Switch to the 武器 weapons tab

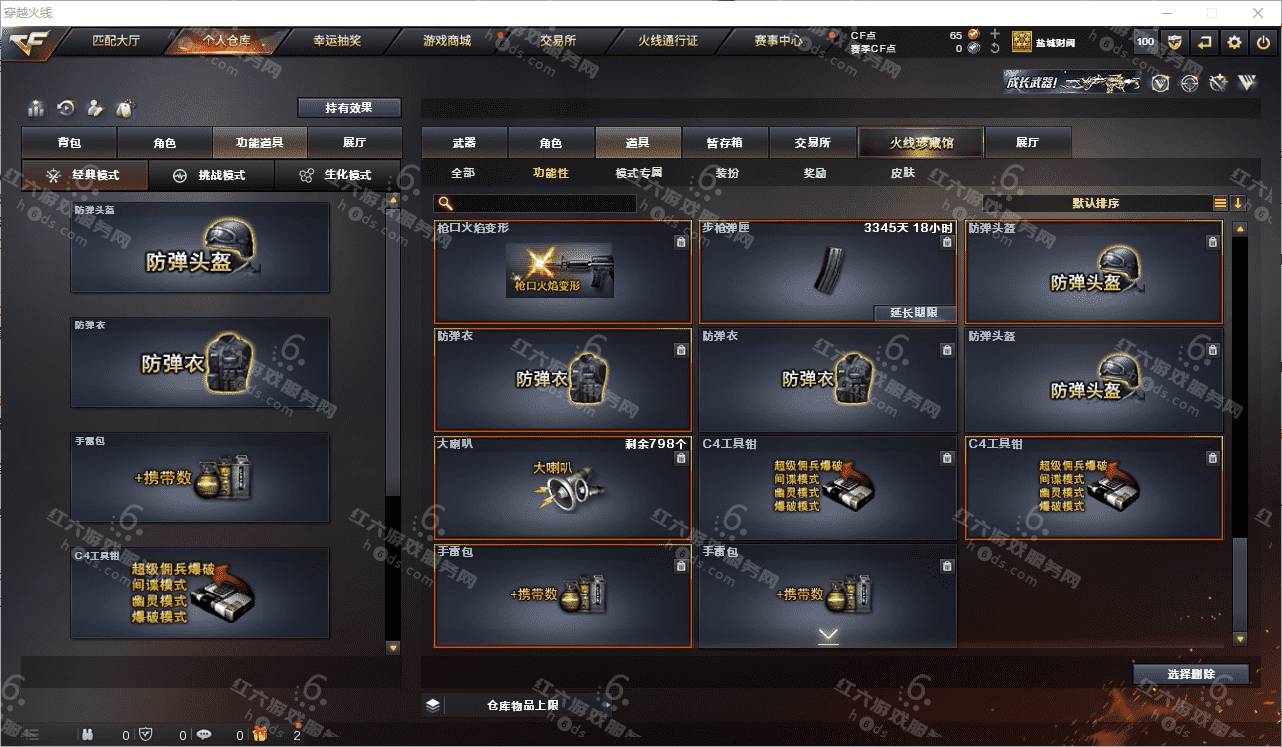click(464, 143)
